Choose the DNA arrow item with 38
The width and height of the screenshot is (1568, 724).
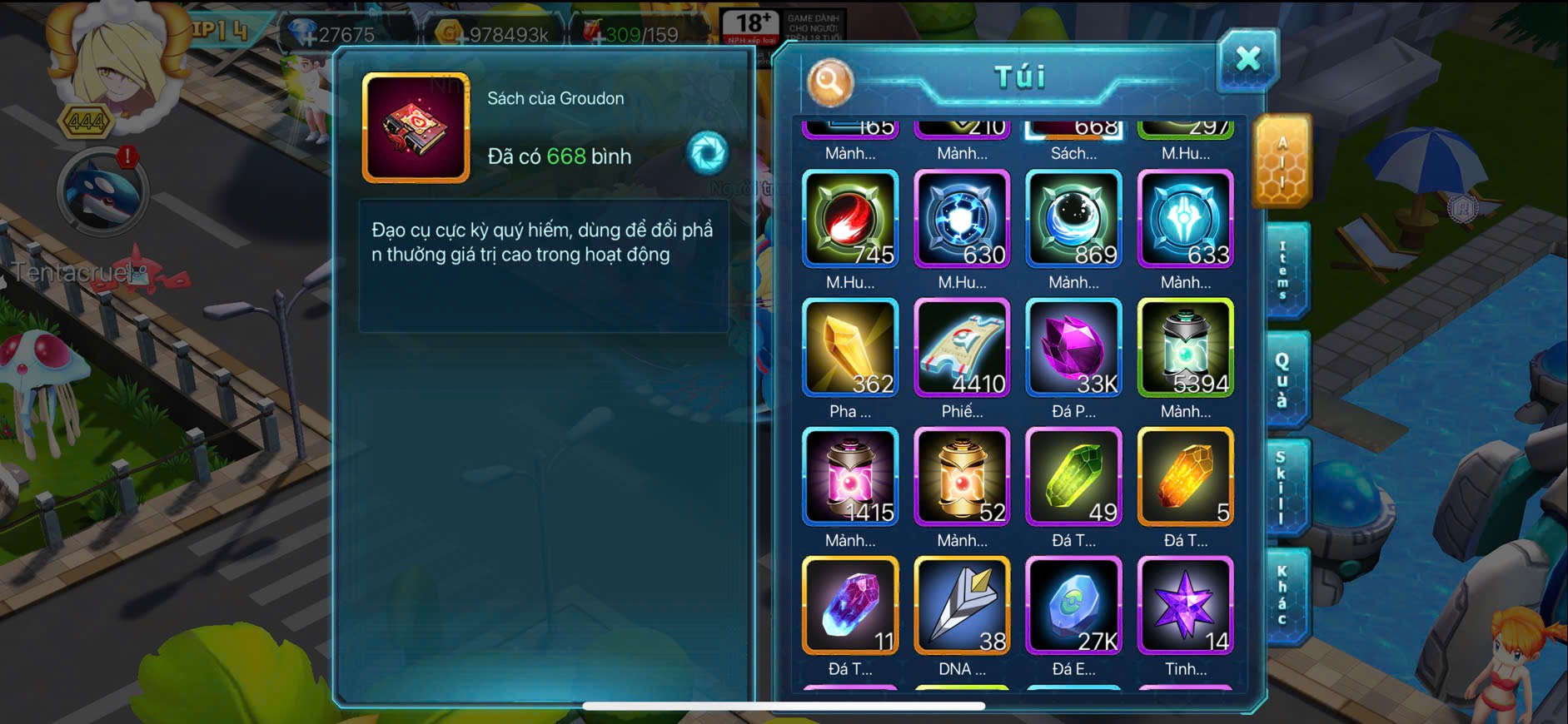(x=962, y=605)
